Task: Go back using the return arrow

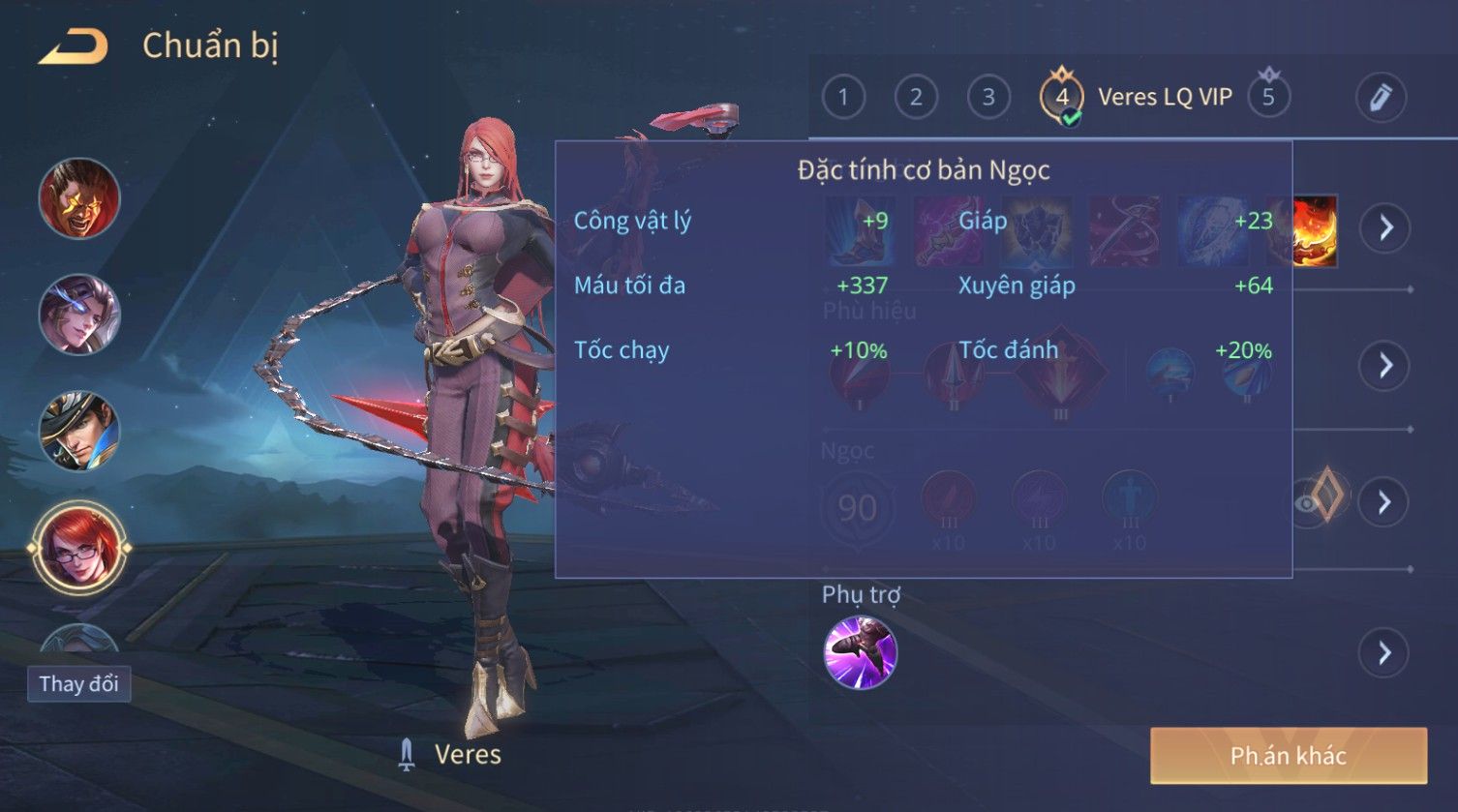Action: [74, 46]
